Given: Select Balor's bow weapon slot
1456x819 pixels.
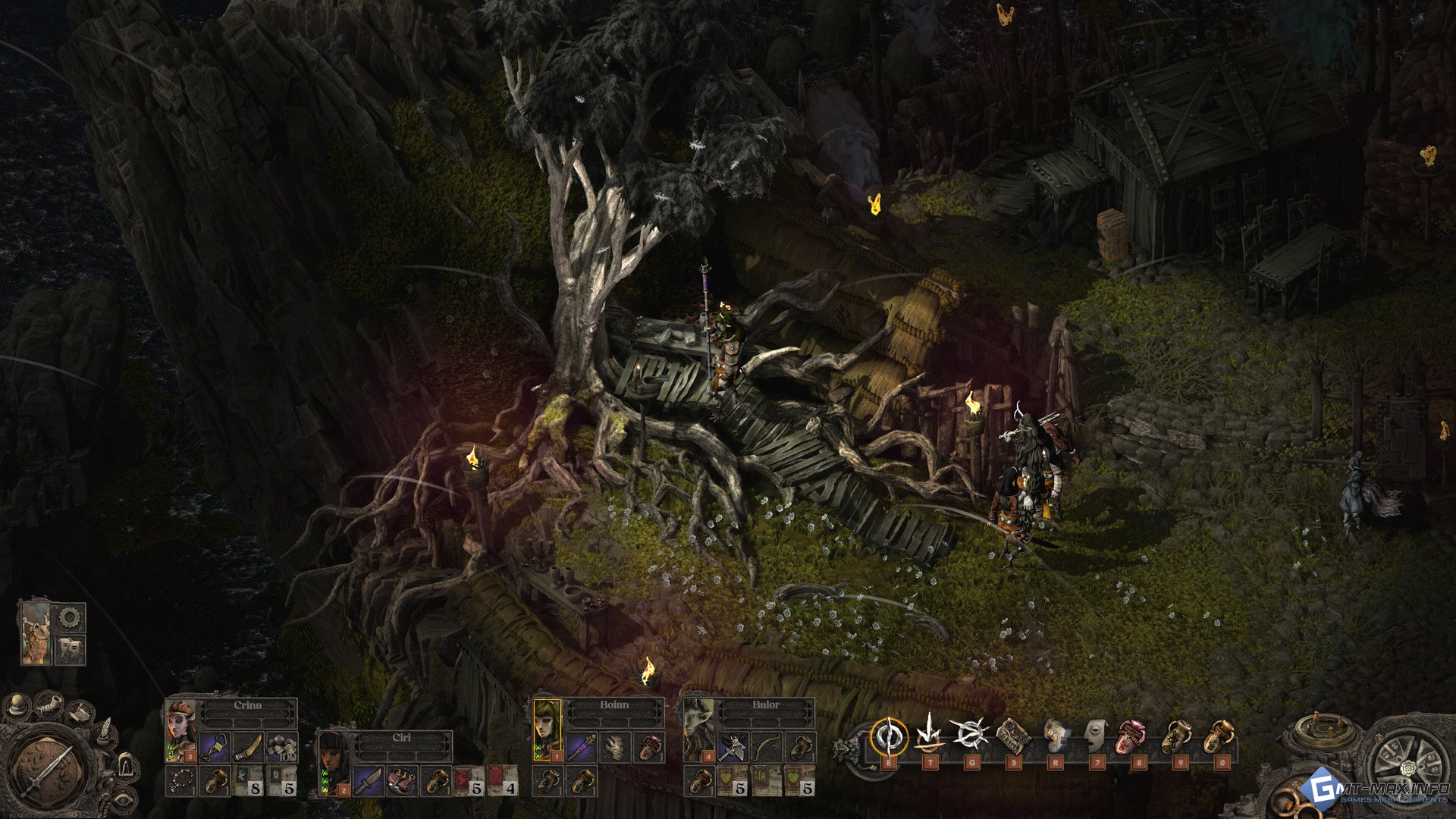Looking at the screenshot, I should pyautogui.click(x=767, y=747).
